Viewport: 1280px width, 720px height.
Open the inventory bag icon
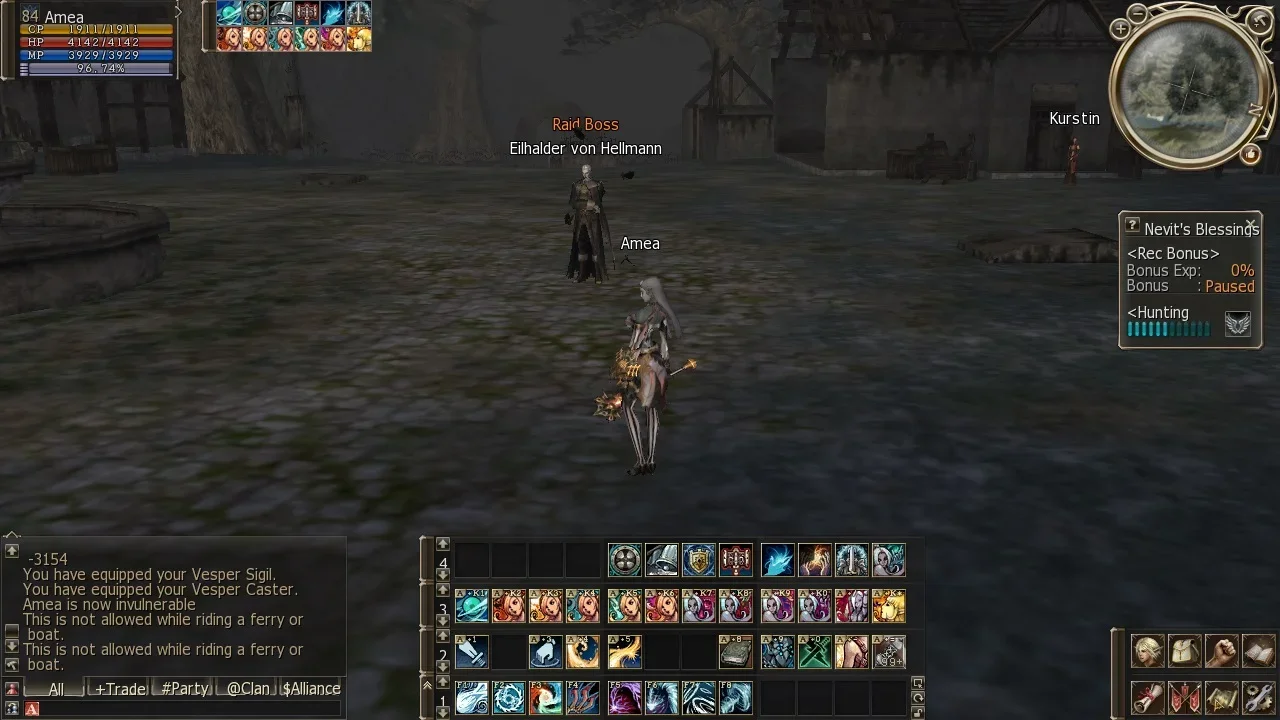[x=1185, y=651]
